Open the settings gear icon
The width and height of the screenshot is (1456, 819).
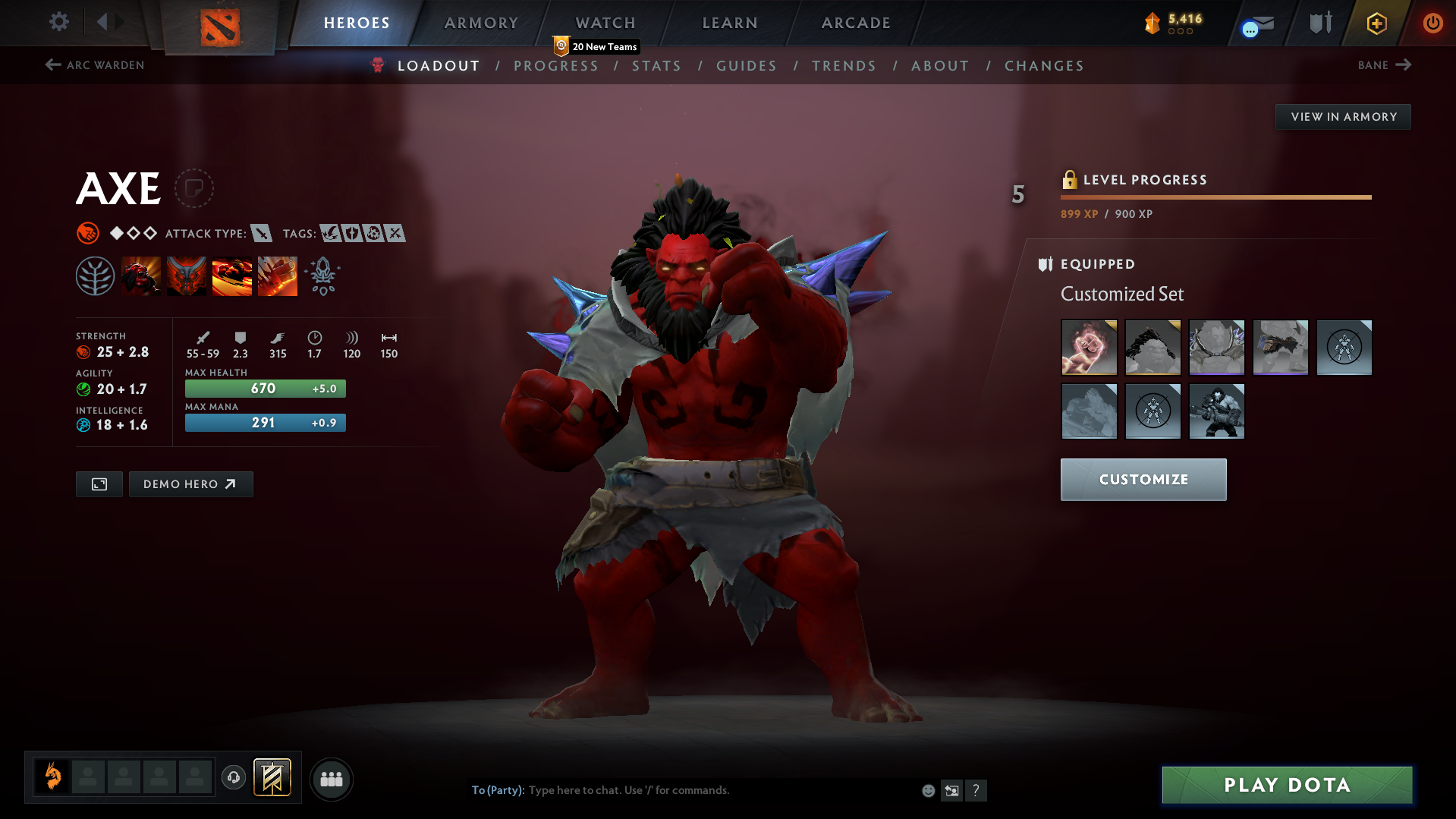click(x=58, y=22)
